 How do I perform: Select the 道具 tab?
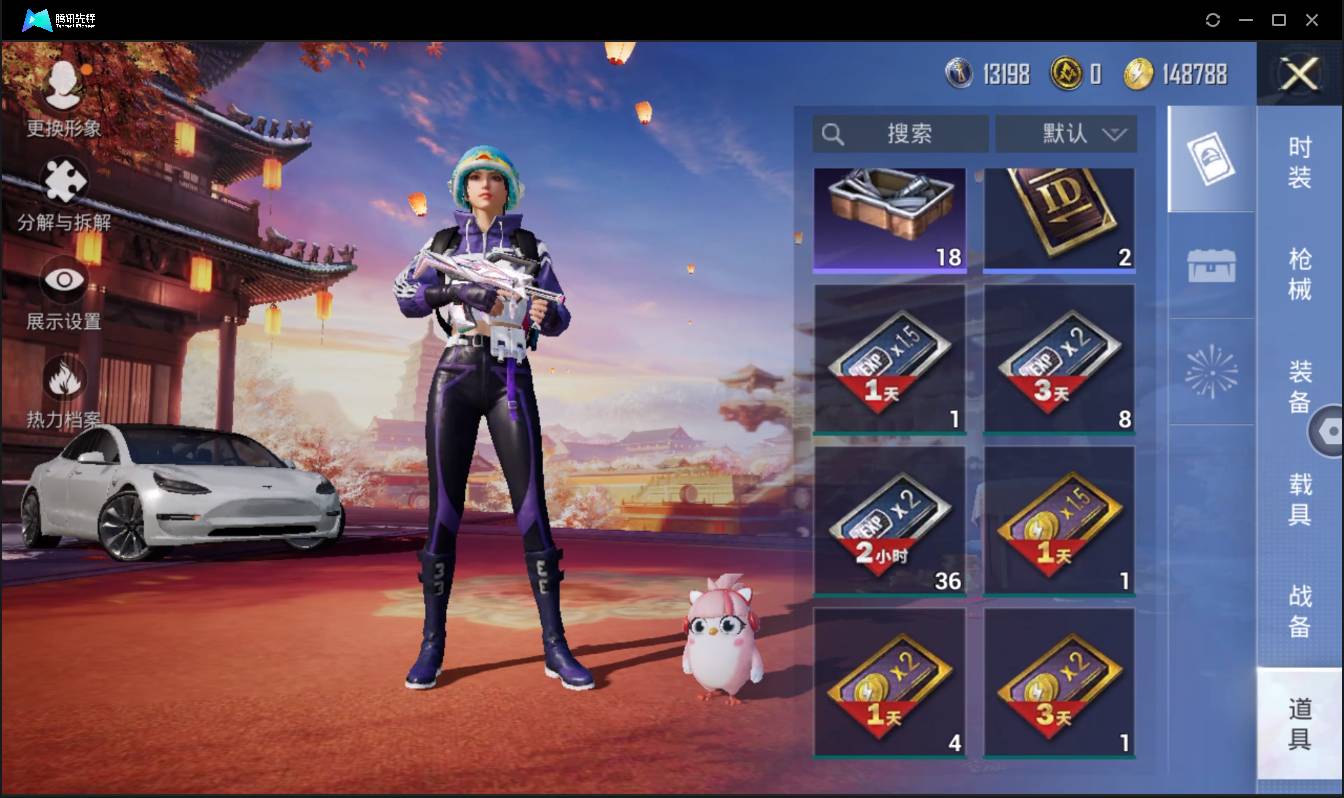[1299, 723]
